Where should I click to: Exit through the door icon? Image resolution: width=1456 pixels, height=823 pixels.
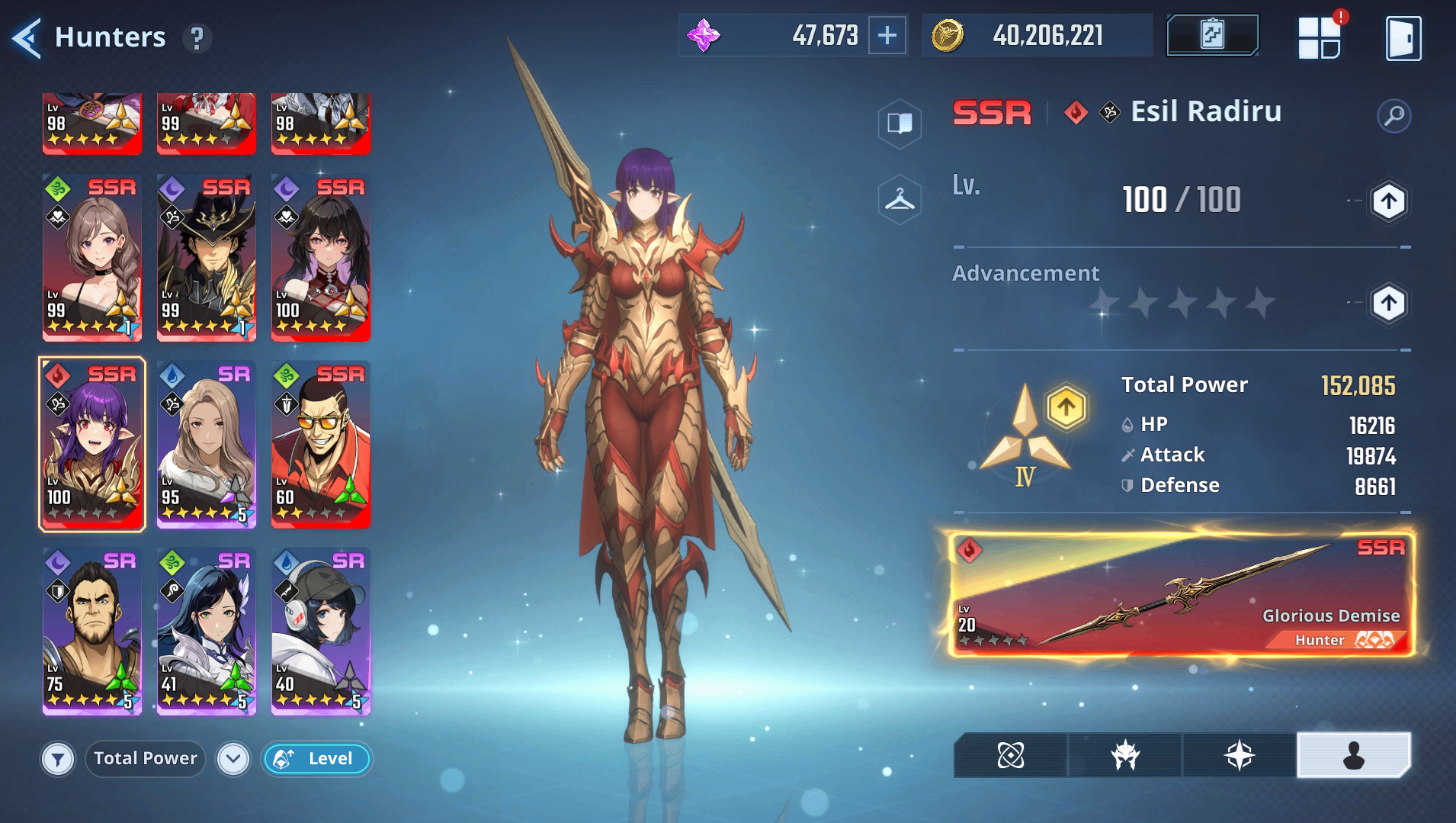[1403, 37]
